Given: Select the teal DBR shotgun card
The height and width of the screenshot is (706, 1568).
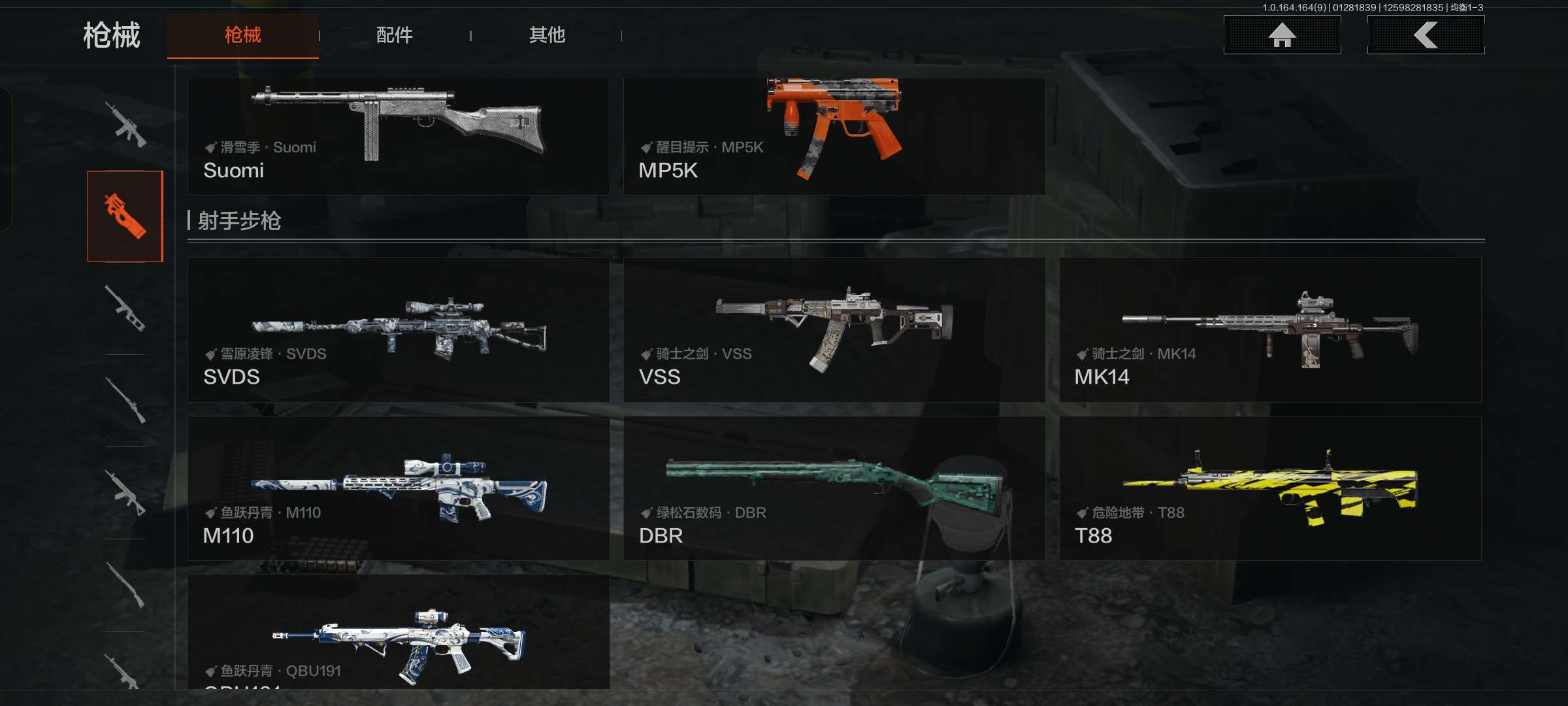Looking at the screenshot, I should (834, 488).
